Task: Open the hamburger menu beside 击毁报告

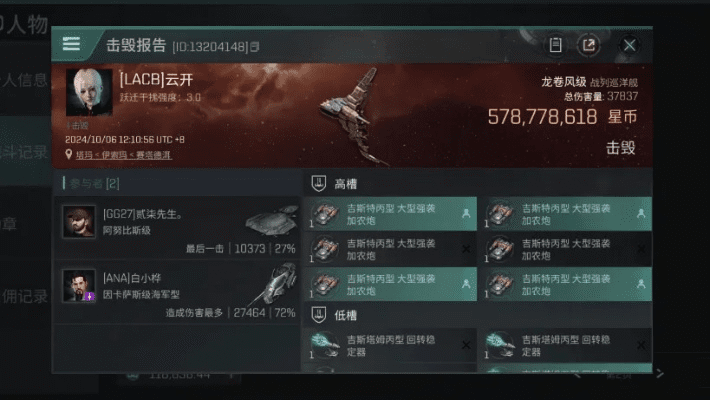Action: click(x=71, y=44)
